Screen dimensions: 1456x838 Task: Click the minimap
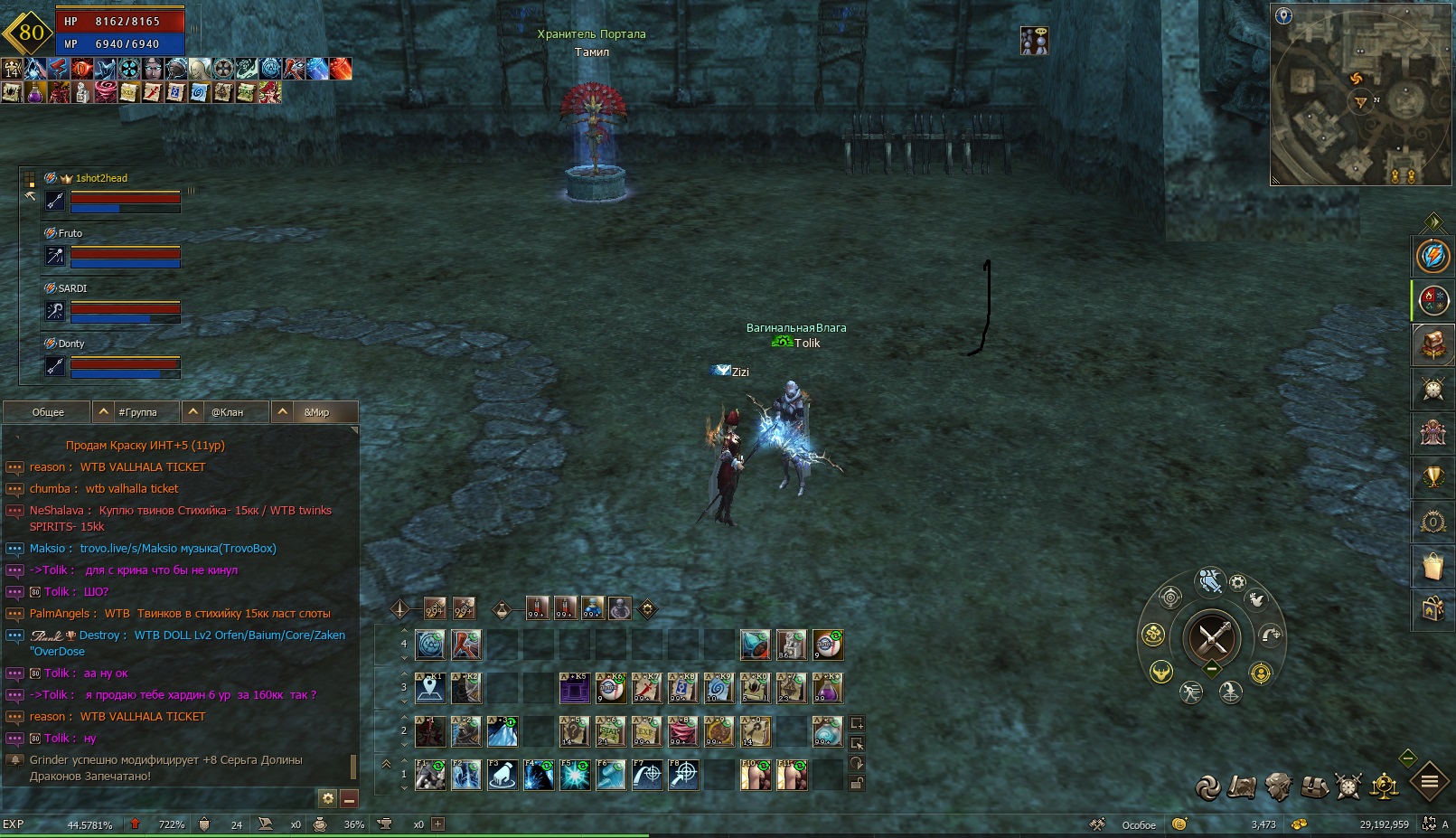pos(1361,94)
